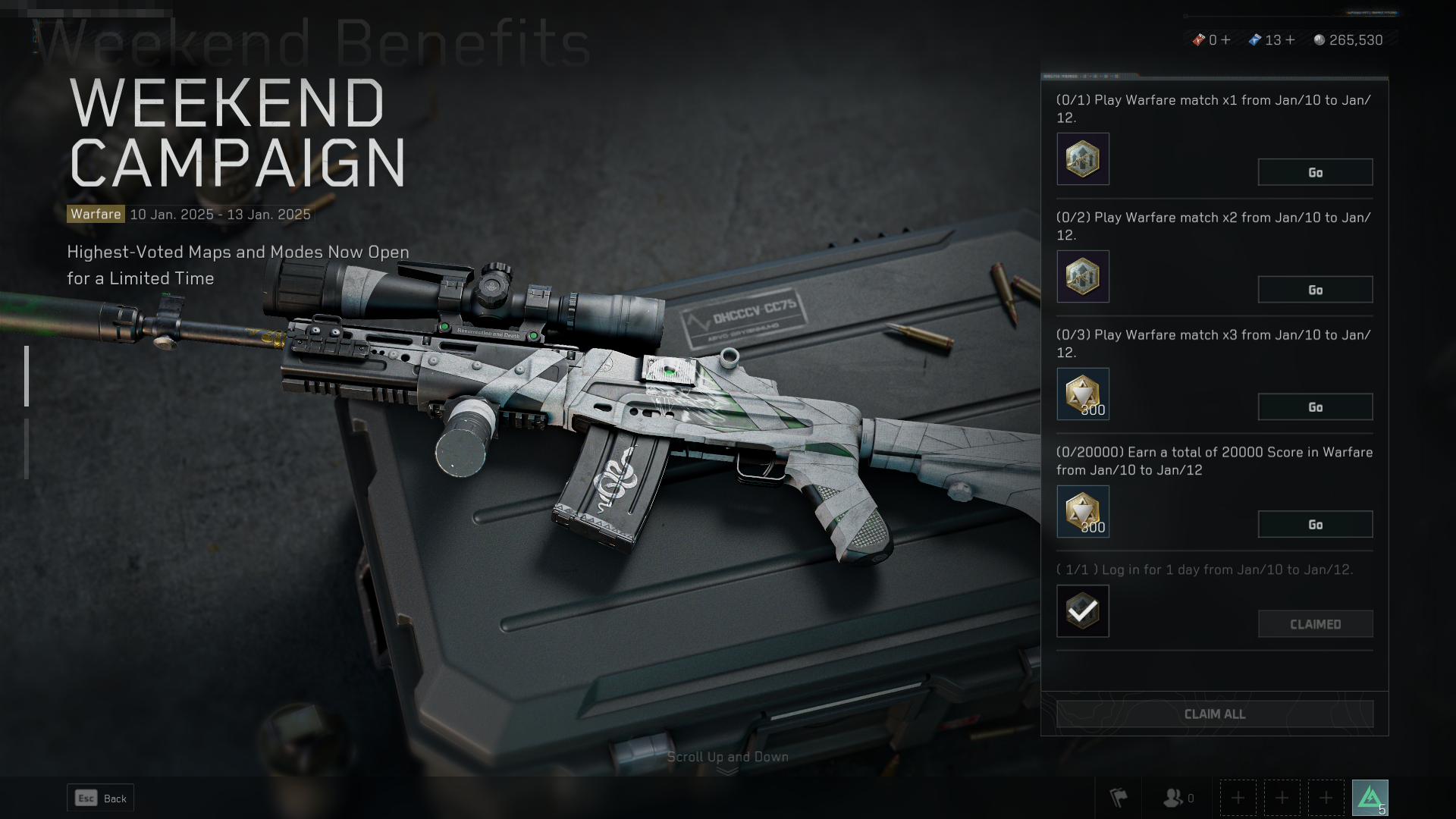
Task: Click the checkmark on the claimed login reward
Action: click(x=1082, y=611)
